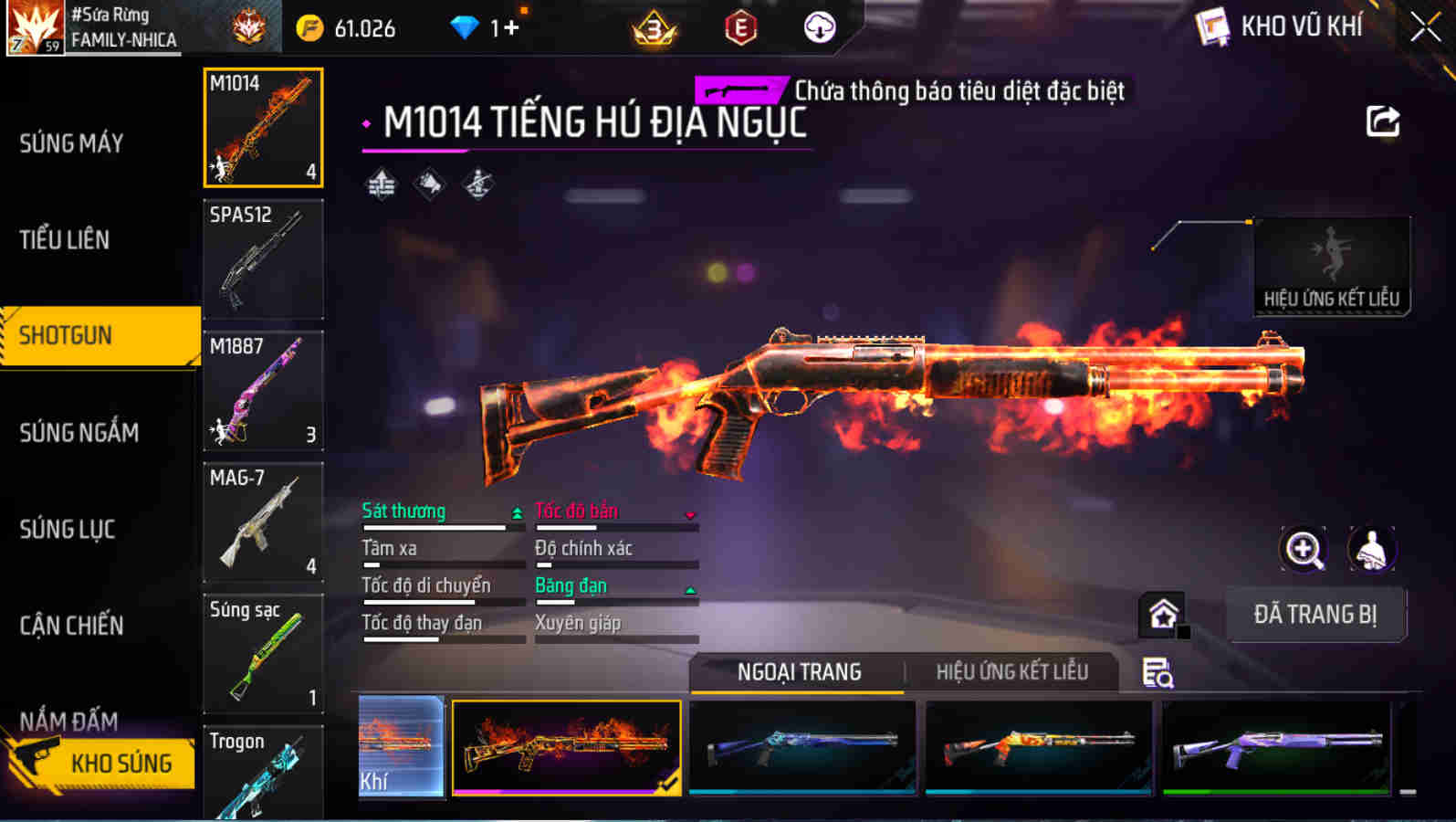Click the pink shotgun kill-feed icon above the title
Viewport: 1456px width, 822px height.
click(740, 90)
